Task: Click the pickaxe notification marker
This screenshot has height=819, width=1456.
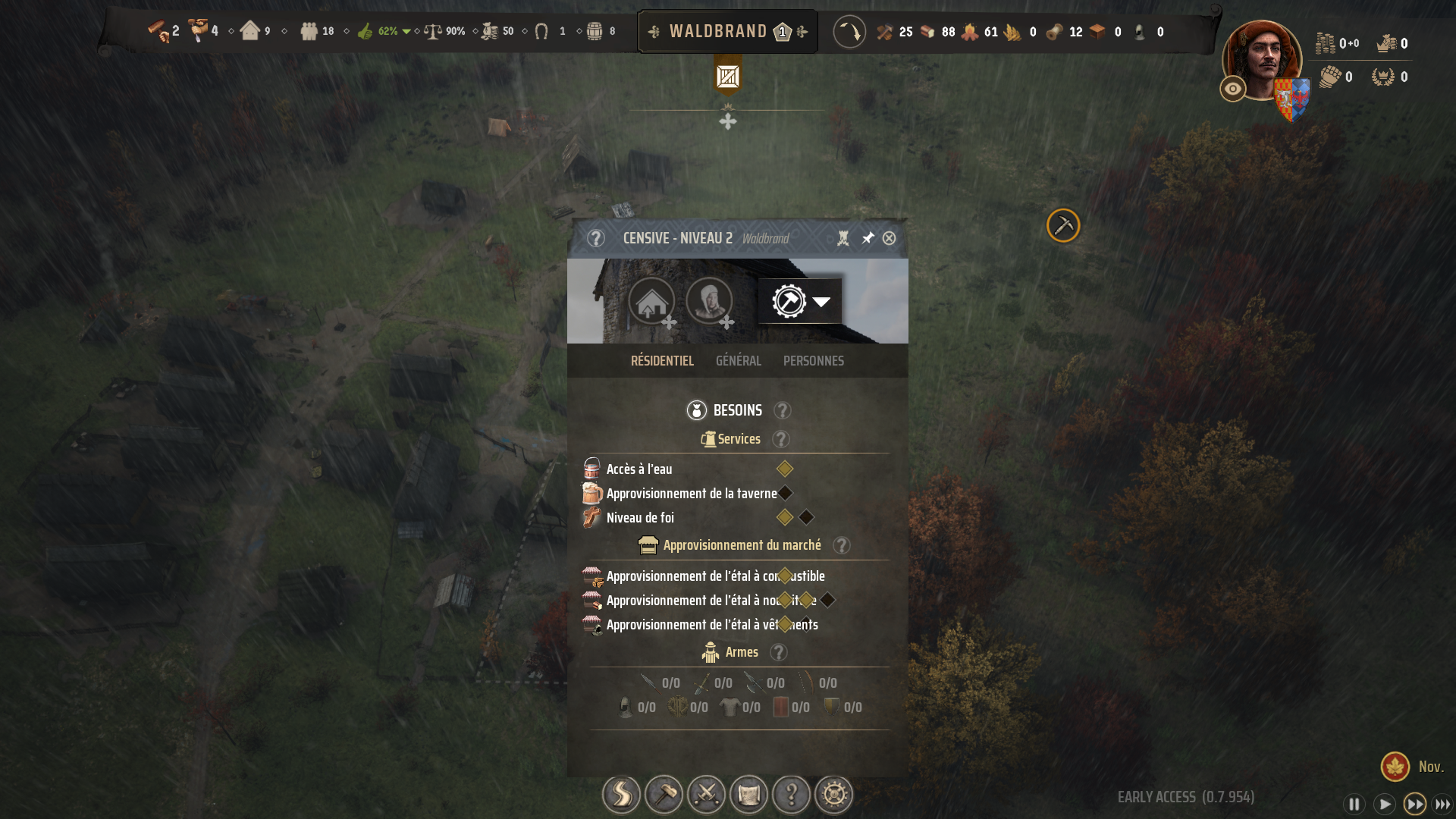Action: click(1063, 225)
